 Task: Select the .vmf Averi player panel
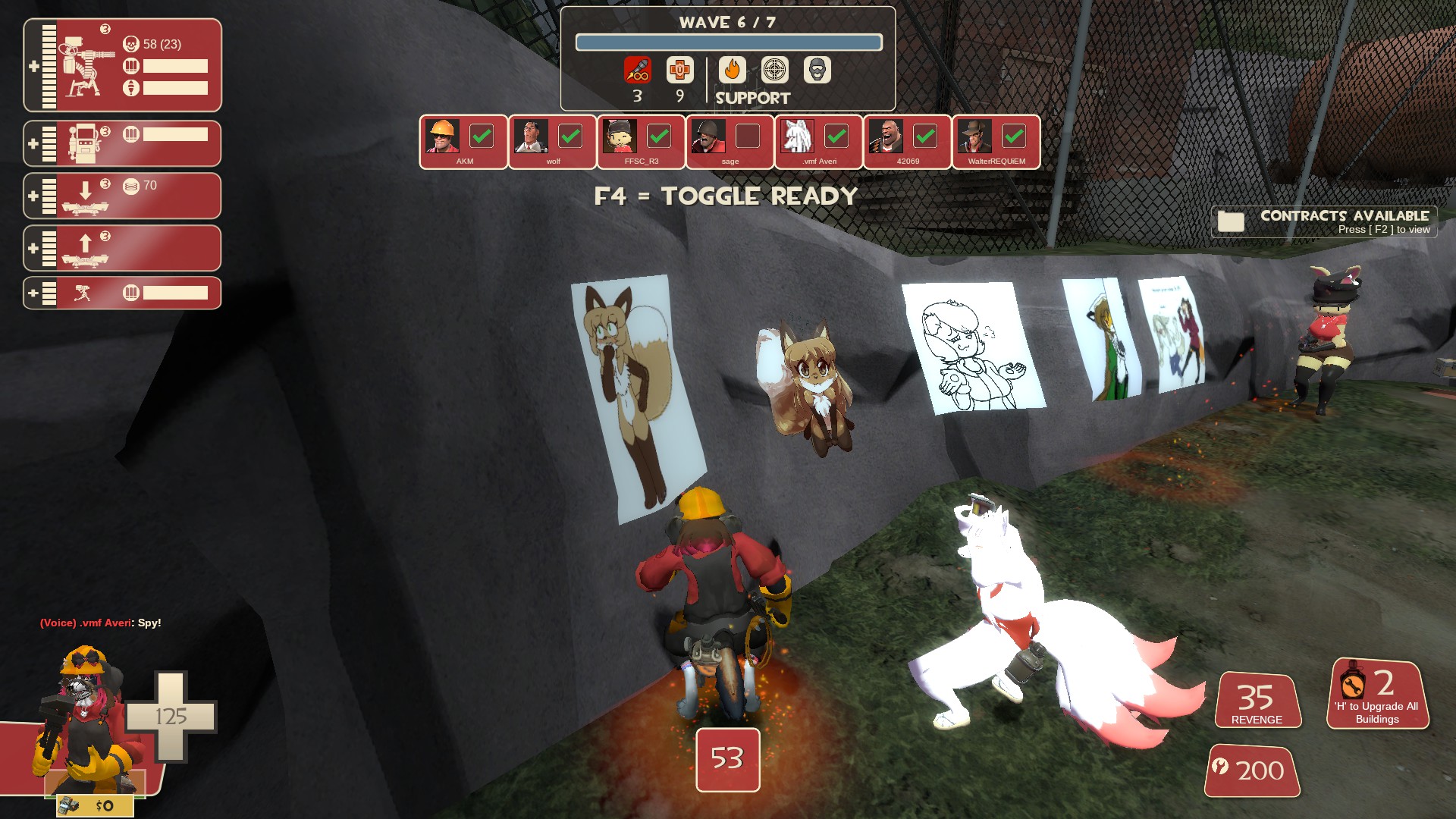[818, 142]
